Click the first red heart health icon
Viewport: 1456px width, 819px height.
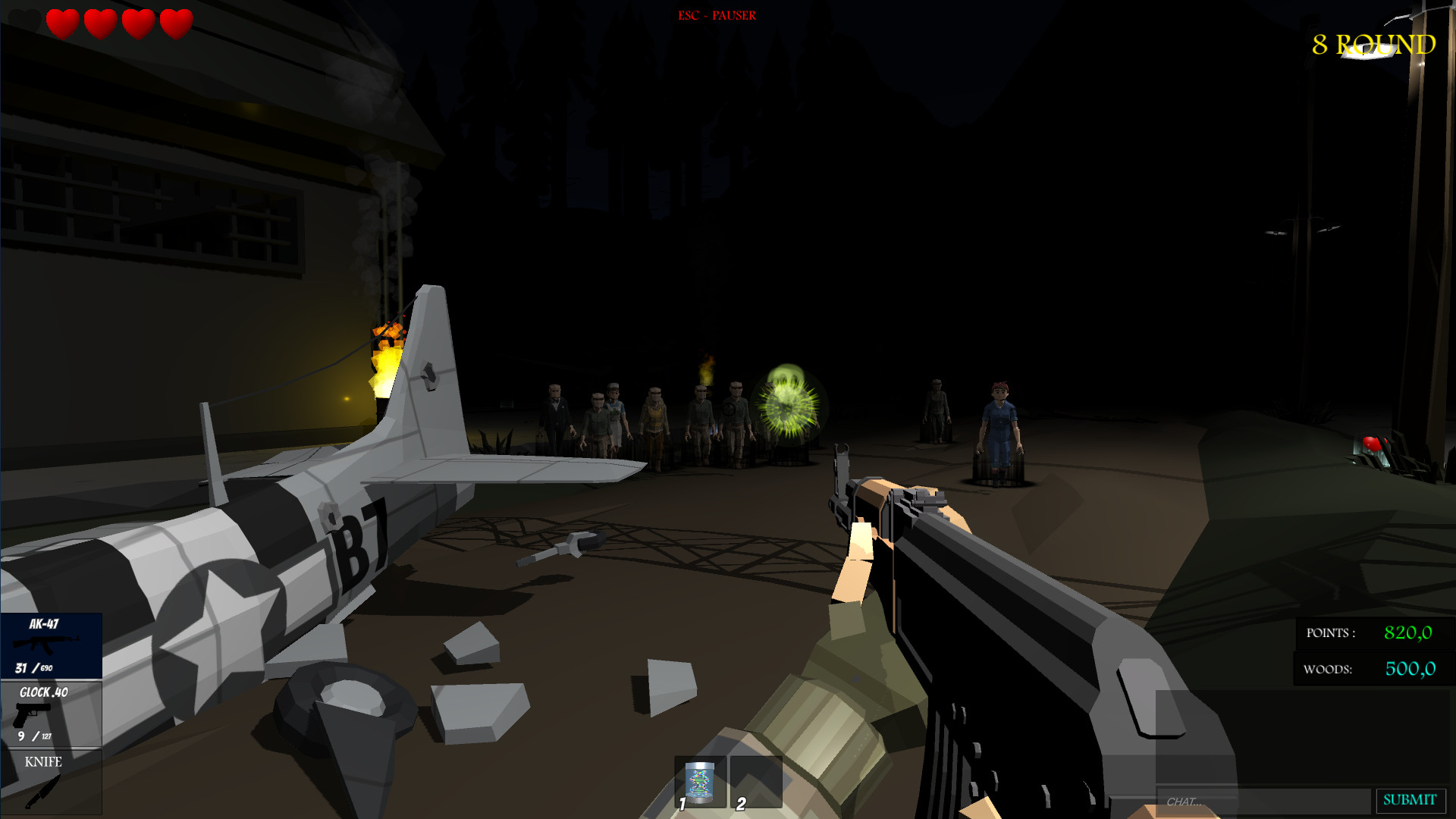click(x=62, y=24)
